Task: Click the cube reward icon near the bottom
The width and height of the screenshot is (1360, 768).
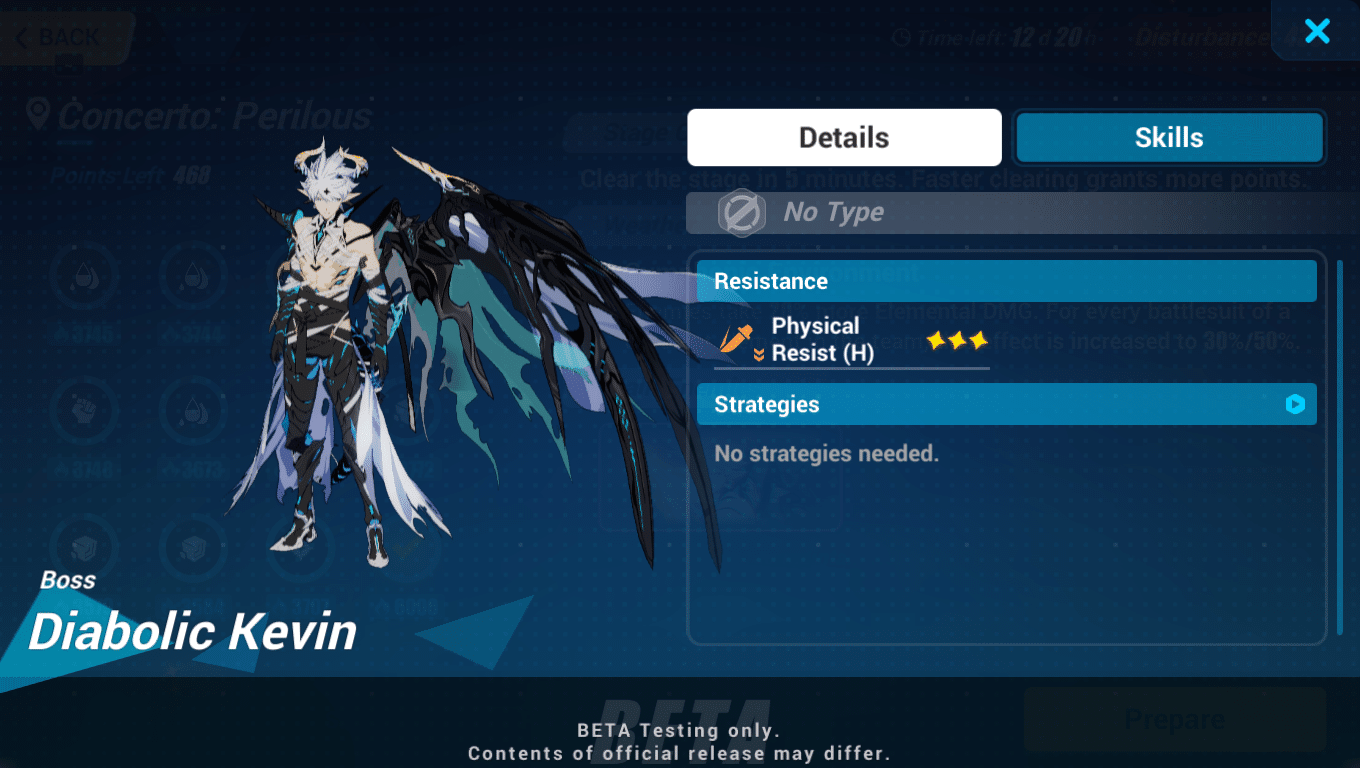Action: [85, 548]
